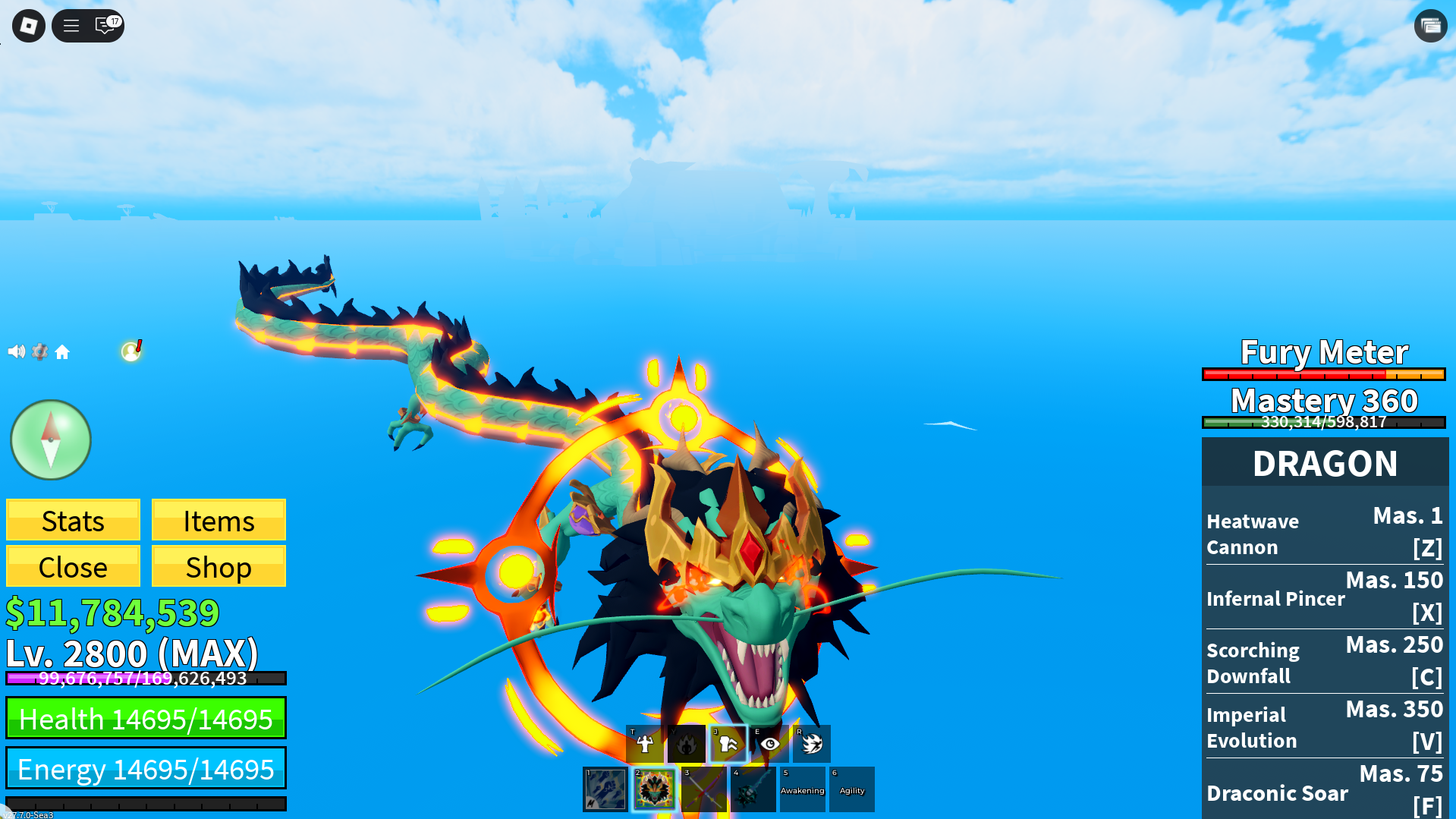Activate the flexing figure ability
Image resolution: width=1456 pixels, height=819 pixels.
pos(645,744)
